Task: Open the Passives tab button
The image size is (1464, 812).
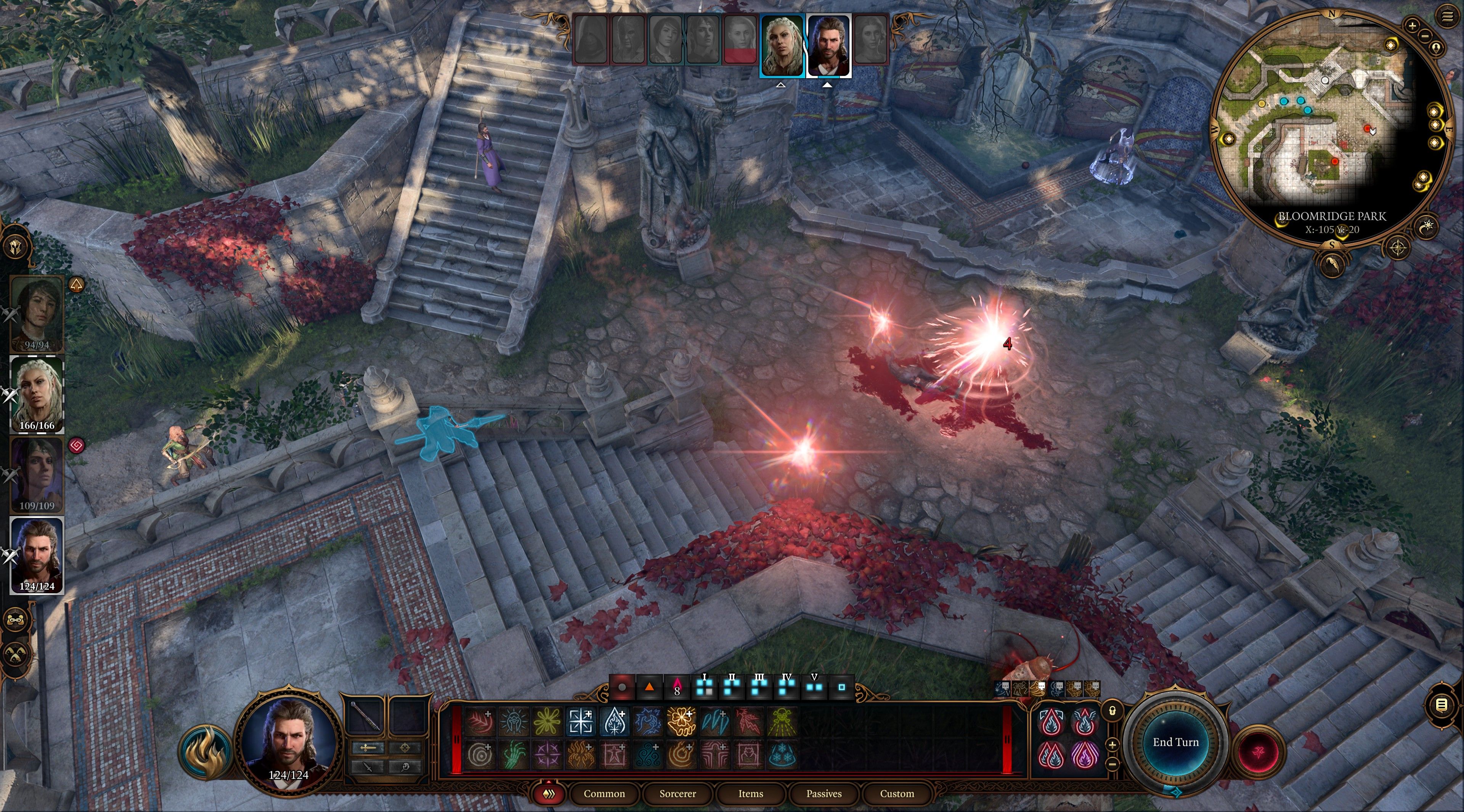Action: point(823,794)
